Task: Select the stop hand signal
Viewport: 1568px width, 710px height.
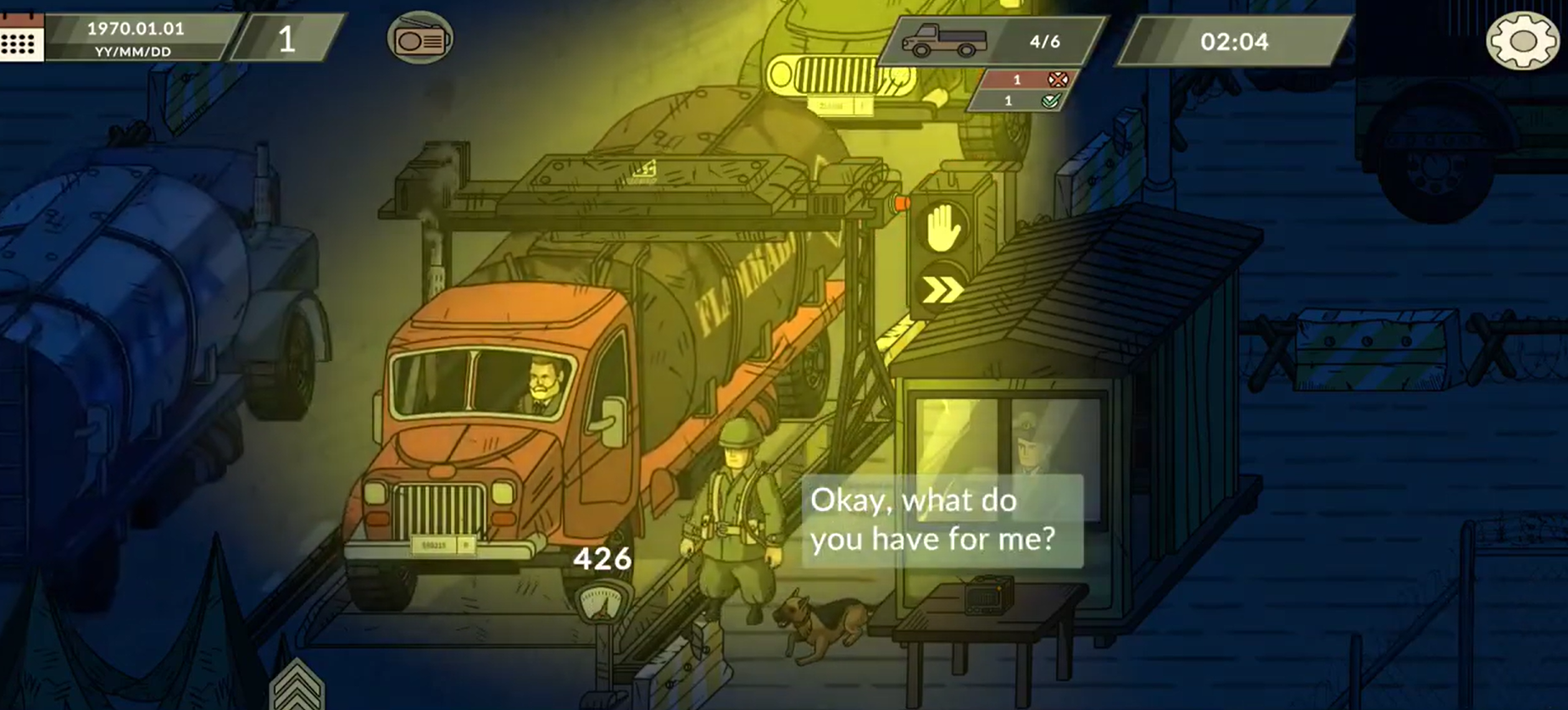Action: (942, 229)
